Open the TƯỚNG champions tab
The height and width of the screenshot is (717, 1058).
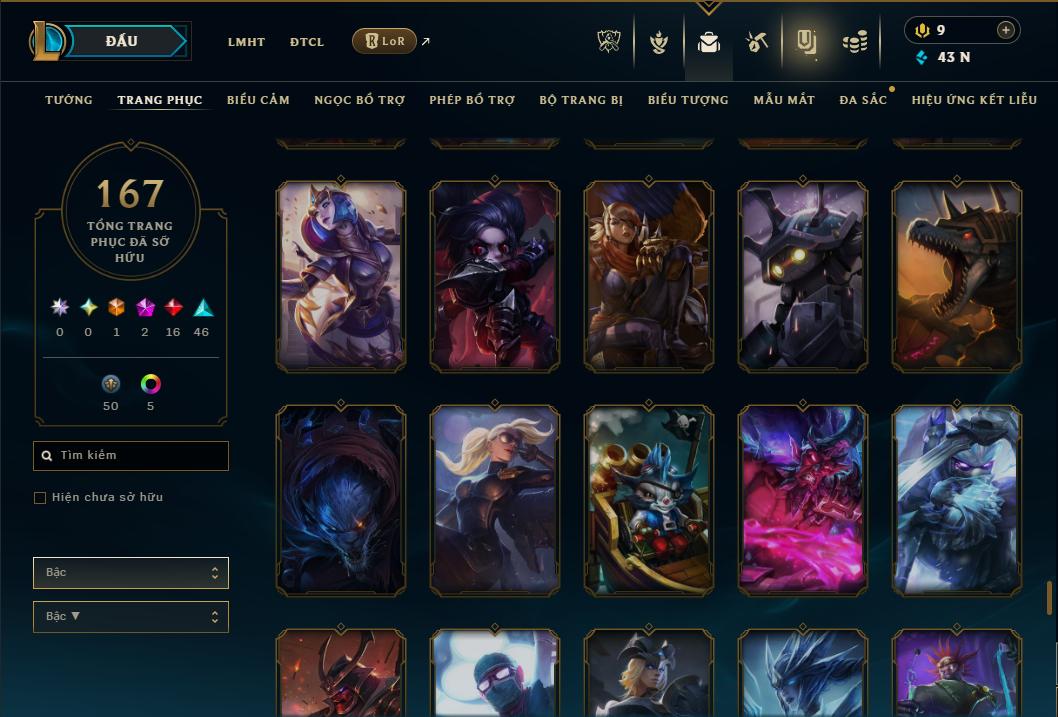click(x=69, y=100)
